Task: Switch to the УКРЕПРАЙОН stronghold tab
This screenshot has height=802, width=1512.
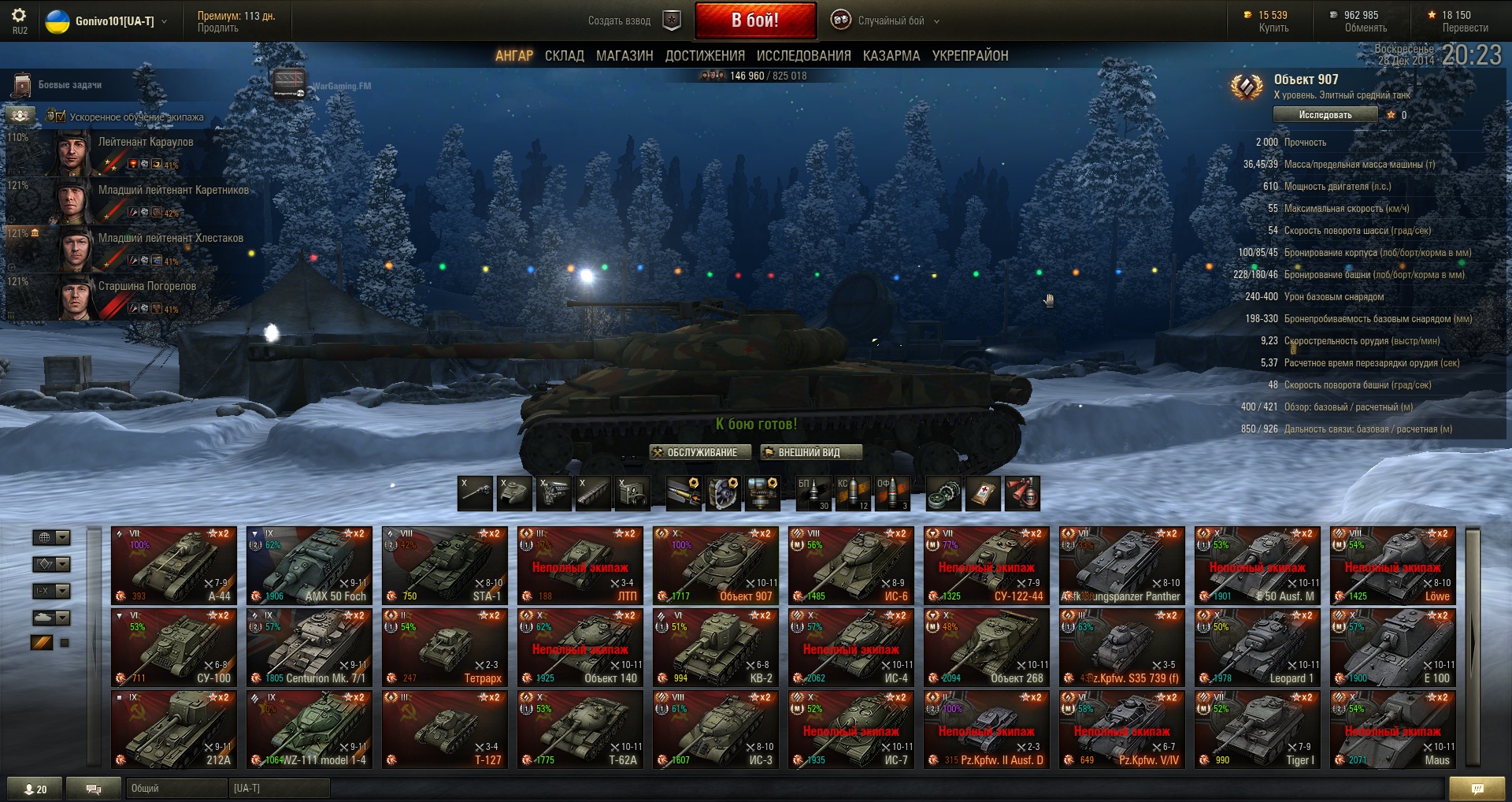Action: tap(969, 56)
